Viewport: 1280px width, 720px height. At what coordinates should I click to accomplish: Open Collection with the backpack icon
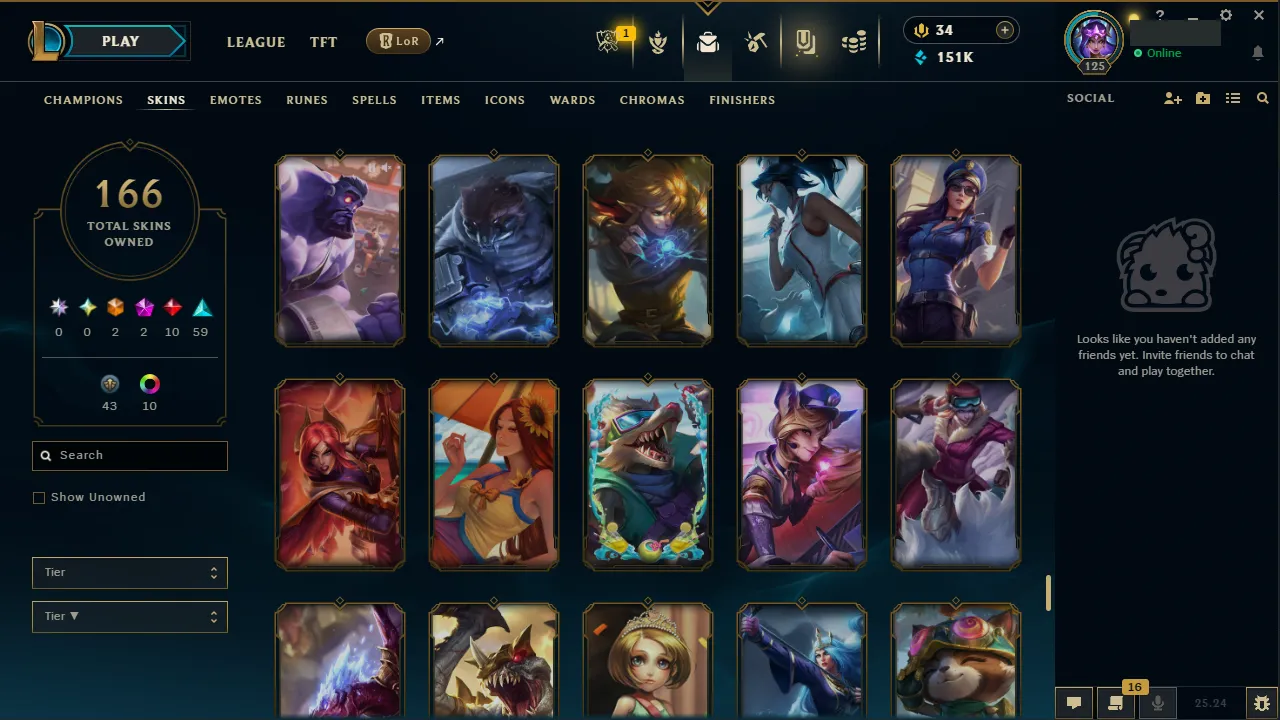click(708, 41)
